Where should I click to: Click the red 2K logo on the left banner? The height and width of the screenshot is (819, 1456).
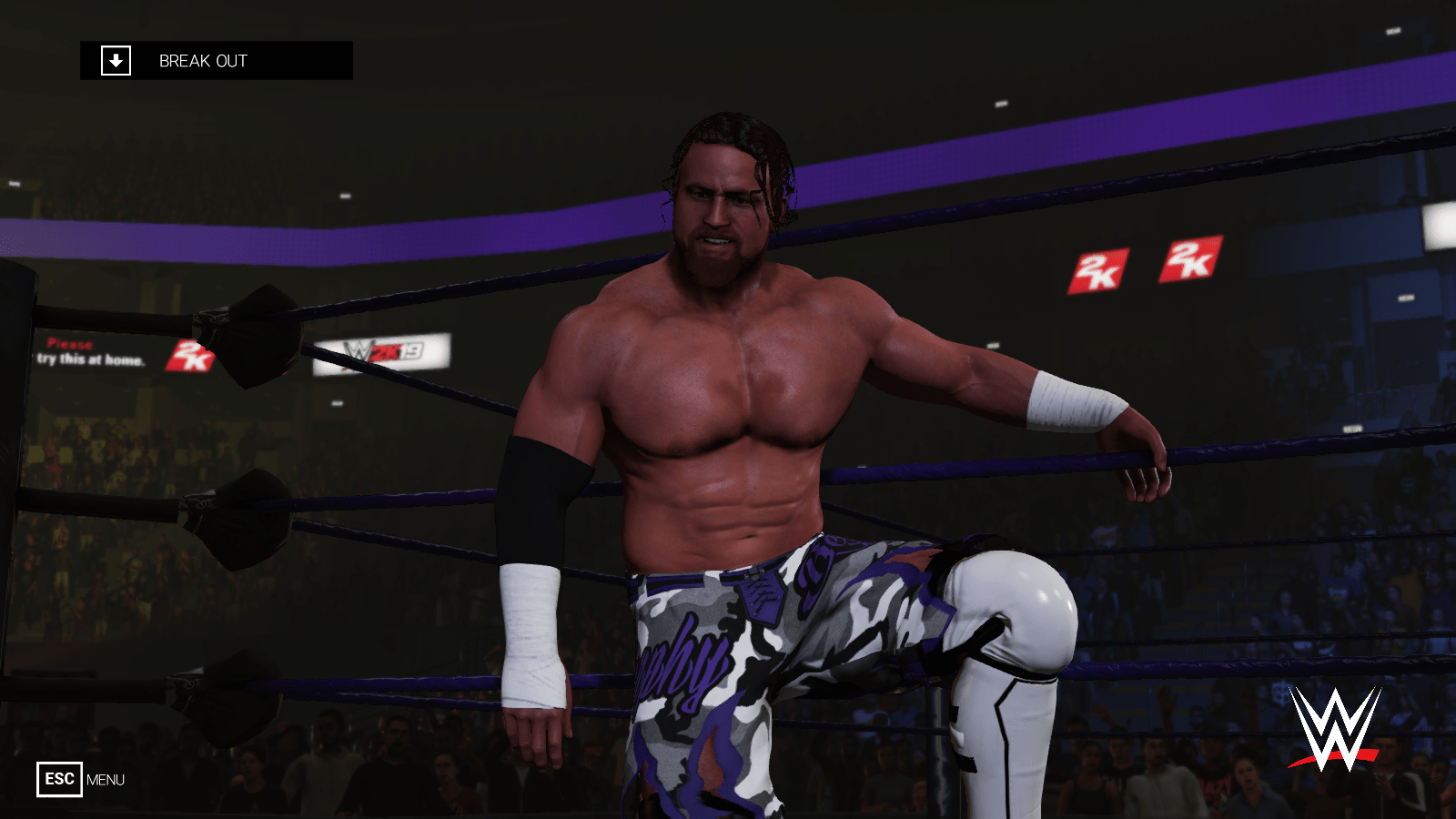(x=190, y=355)
